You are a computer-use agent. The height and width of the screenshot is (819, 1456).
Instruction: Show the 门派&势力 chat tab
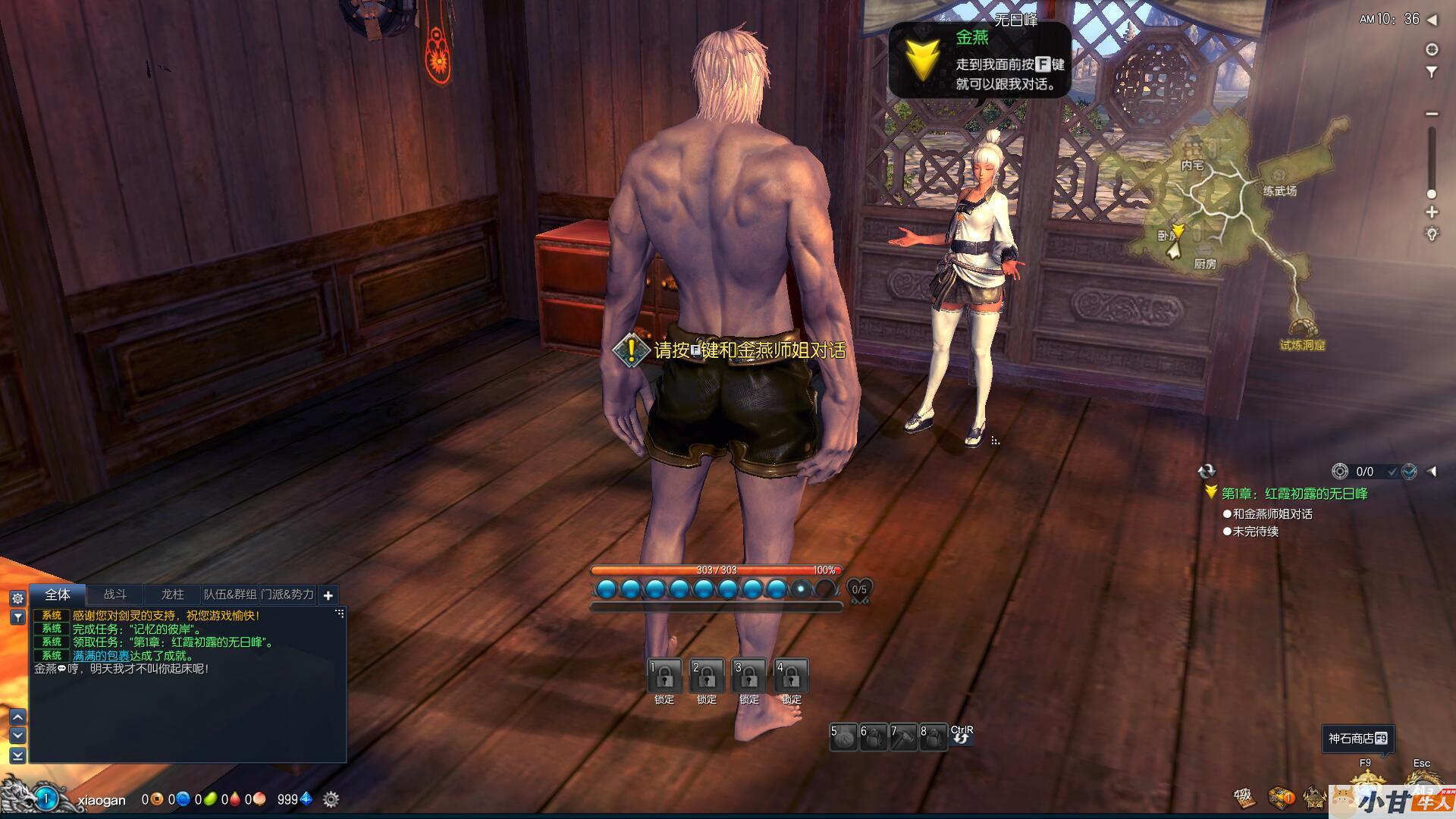pyautogui.click(x=287, y=595)
